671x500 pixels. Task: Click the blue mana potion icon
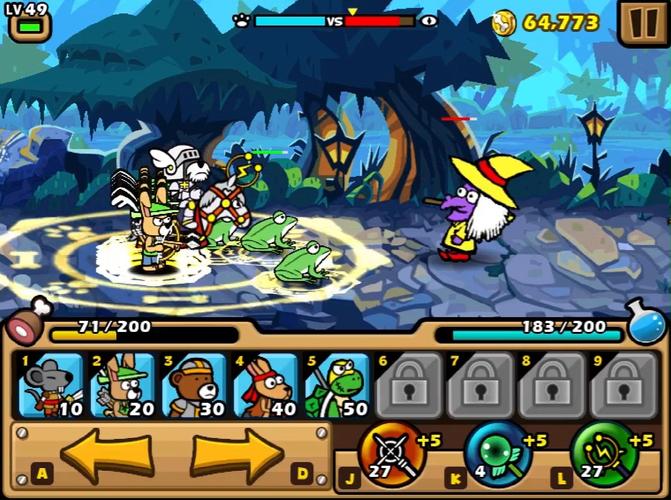pos(647,322)
